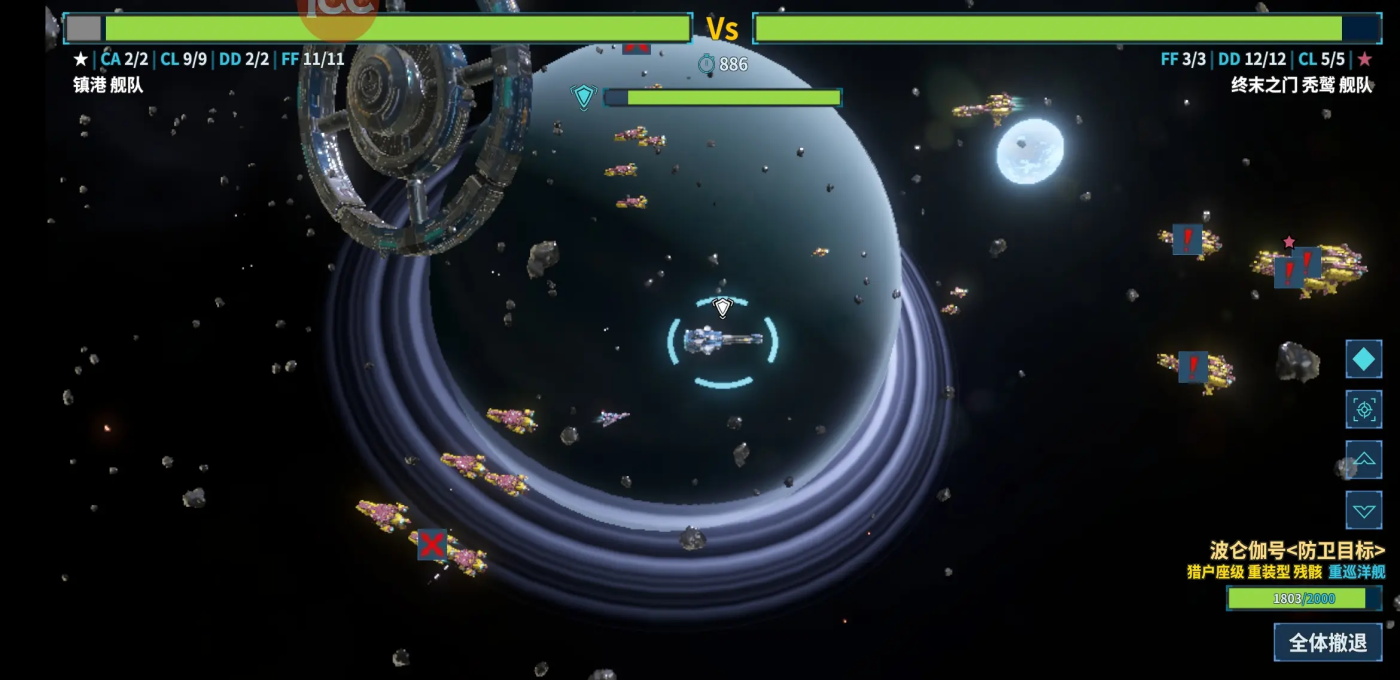1400x680 pixels.
Task: Click the downward chevron button
Action: pos(1363,510)
